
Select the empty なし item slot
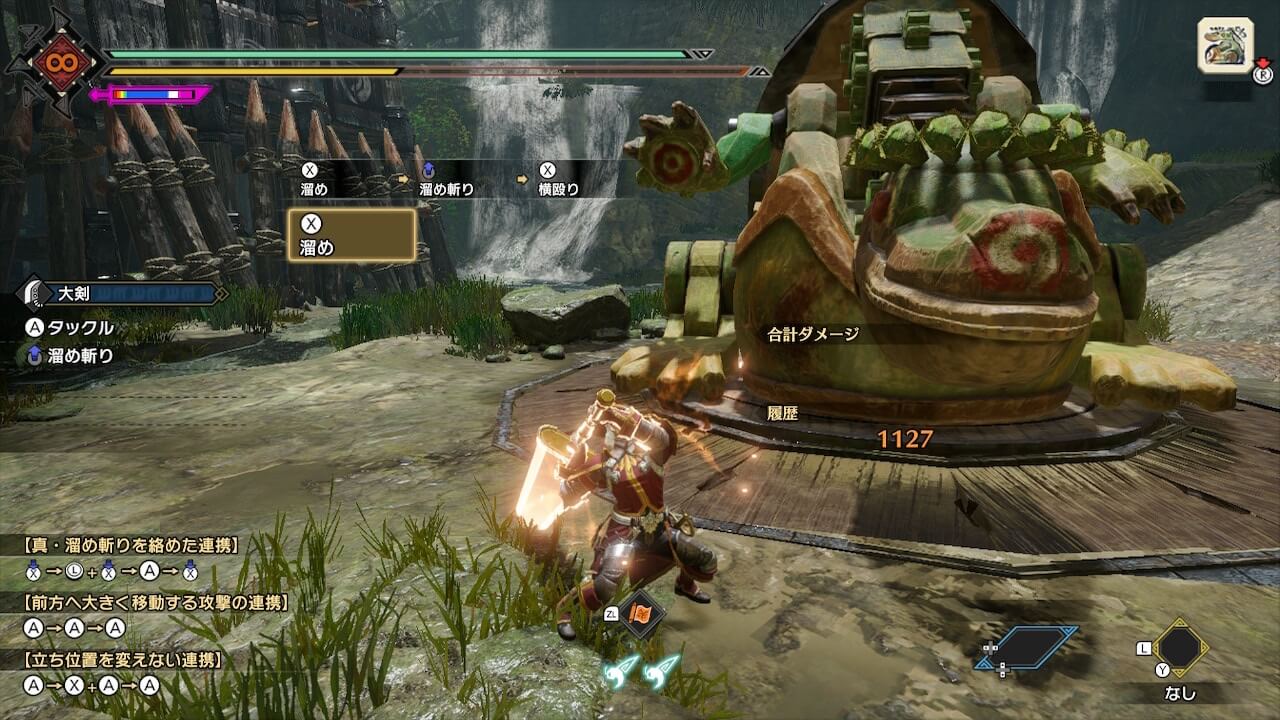(x=1180, y=648)
